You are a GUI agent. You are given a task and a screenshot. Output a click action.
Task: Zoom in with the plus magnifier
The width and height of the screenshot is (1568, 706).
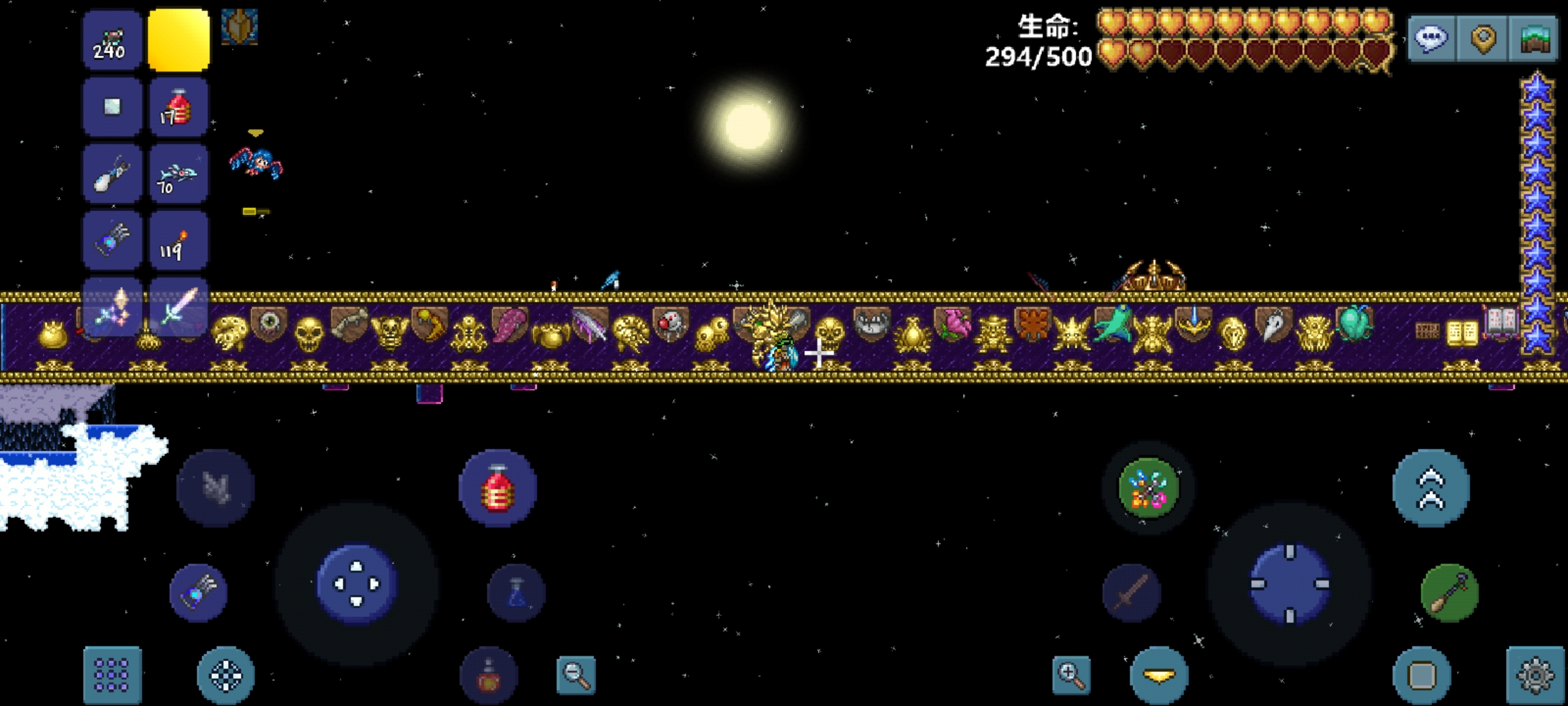click(1071, 675)
